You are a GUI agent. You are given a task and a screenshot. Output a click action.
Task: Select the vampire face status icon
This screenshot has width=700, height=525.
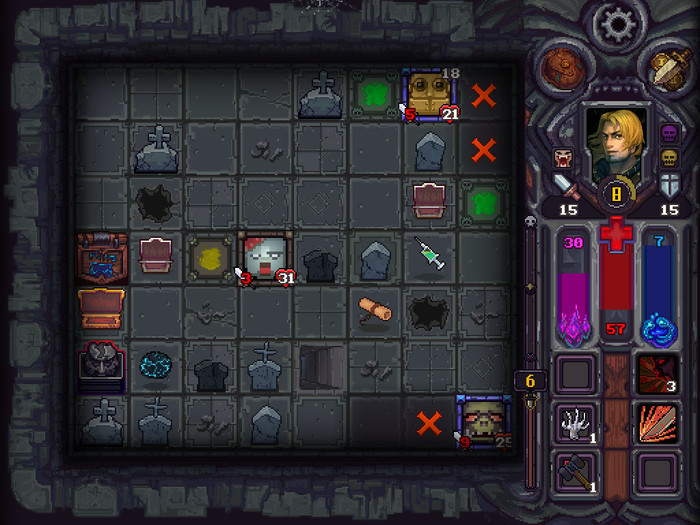click(x=561, y=157)
